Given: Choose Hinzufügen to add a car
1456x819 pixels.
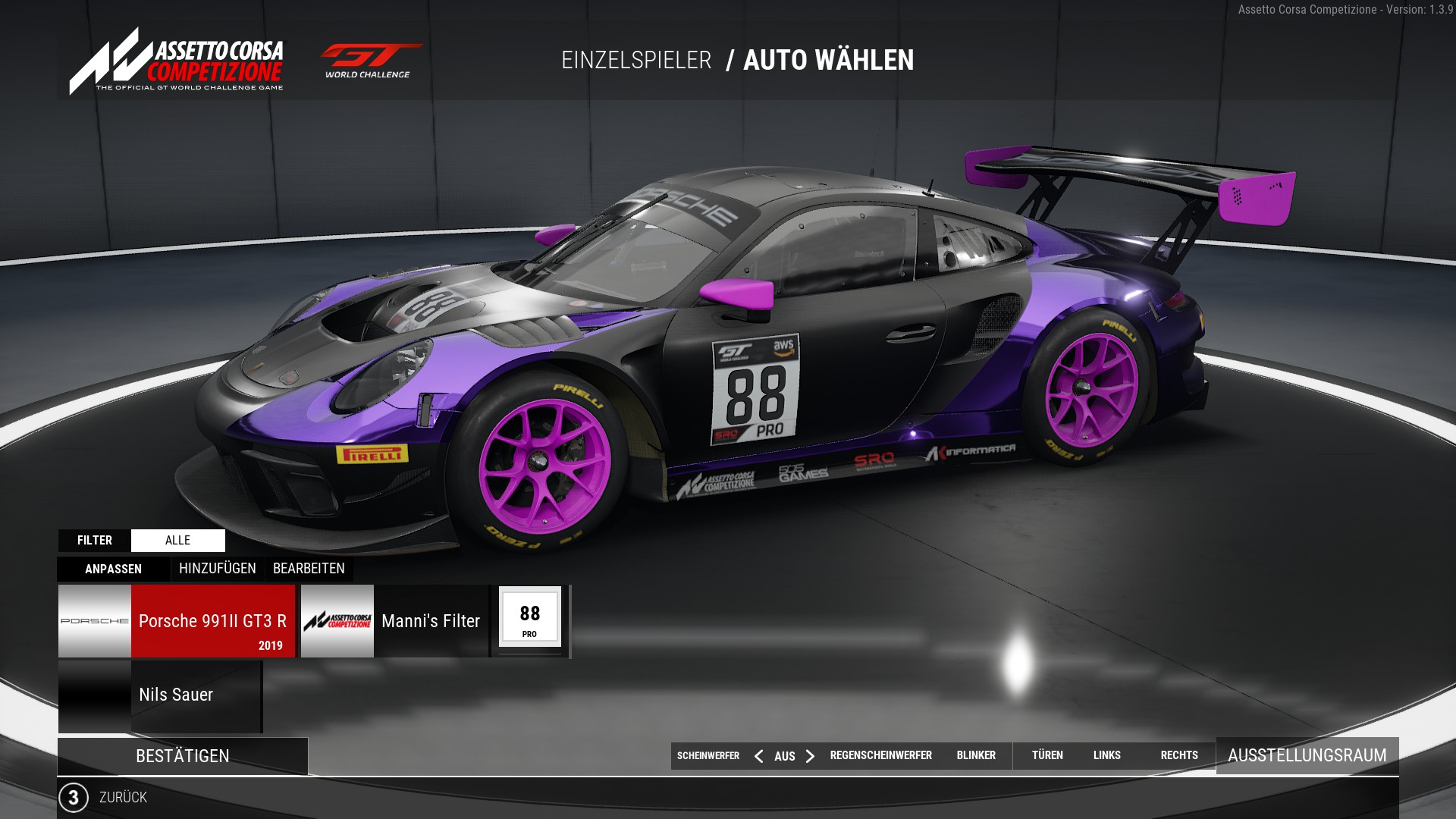Looking at the screenshot, I should point(217,569).
